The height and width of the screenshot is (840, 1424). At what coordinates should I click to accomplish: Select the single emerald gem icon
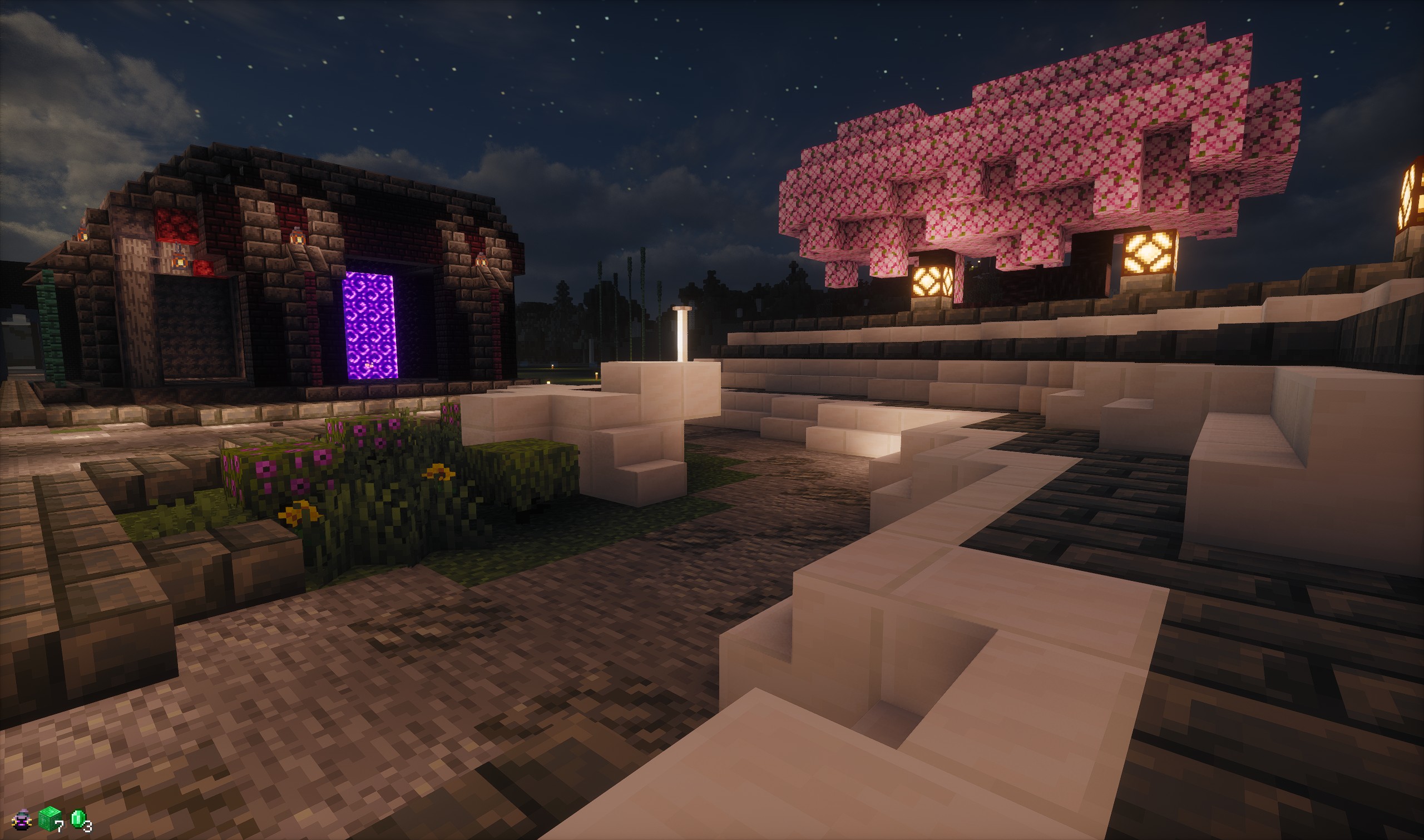(78, 818)
